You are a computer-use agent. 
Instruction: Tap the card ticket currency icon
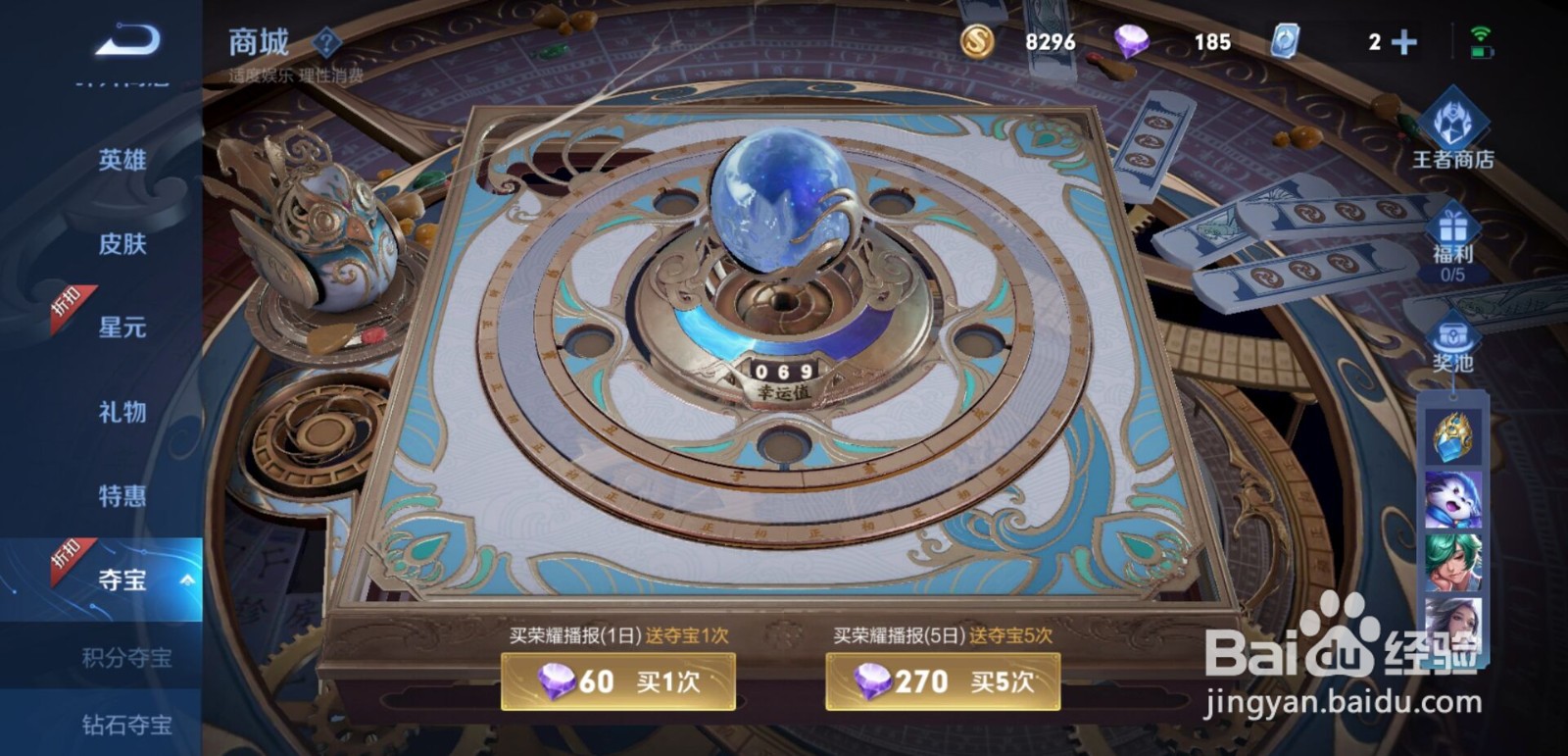coord(1287,41)
